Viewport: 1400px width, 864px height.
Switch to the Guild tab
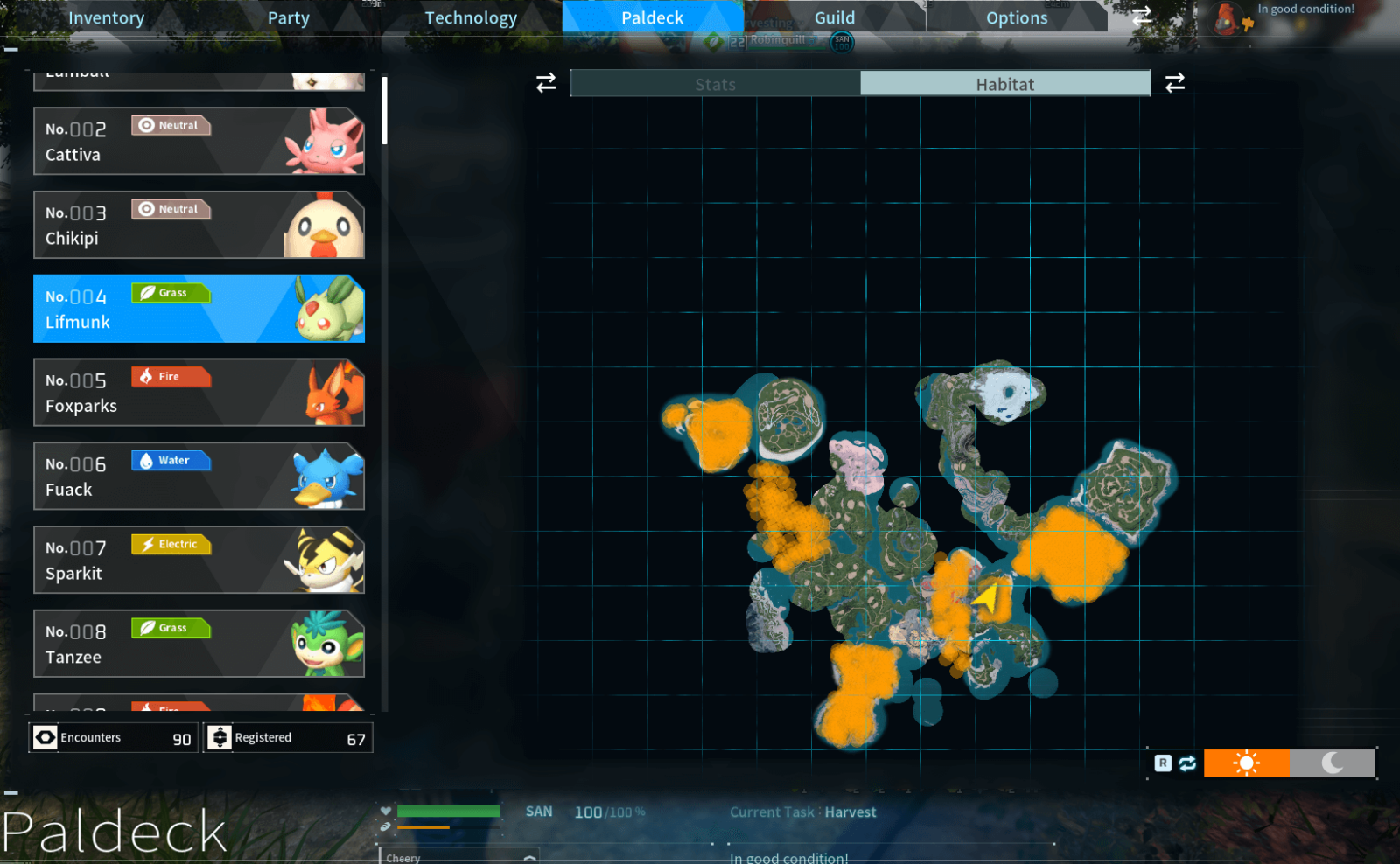click(x=835, y=17)
